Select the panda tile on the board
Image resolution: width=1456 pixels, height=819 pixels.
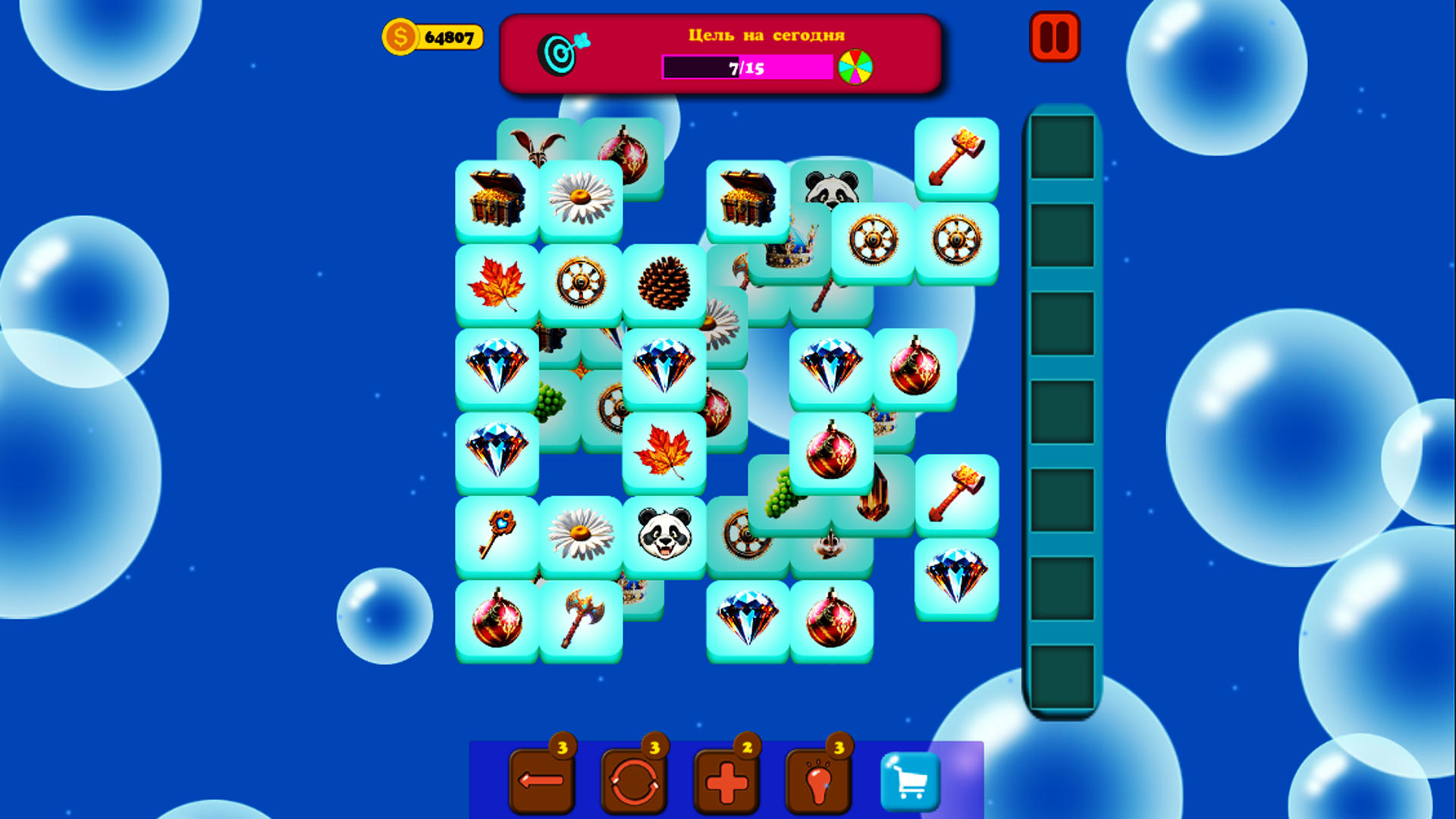664,535
